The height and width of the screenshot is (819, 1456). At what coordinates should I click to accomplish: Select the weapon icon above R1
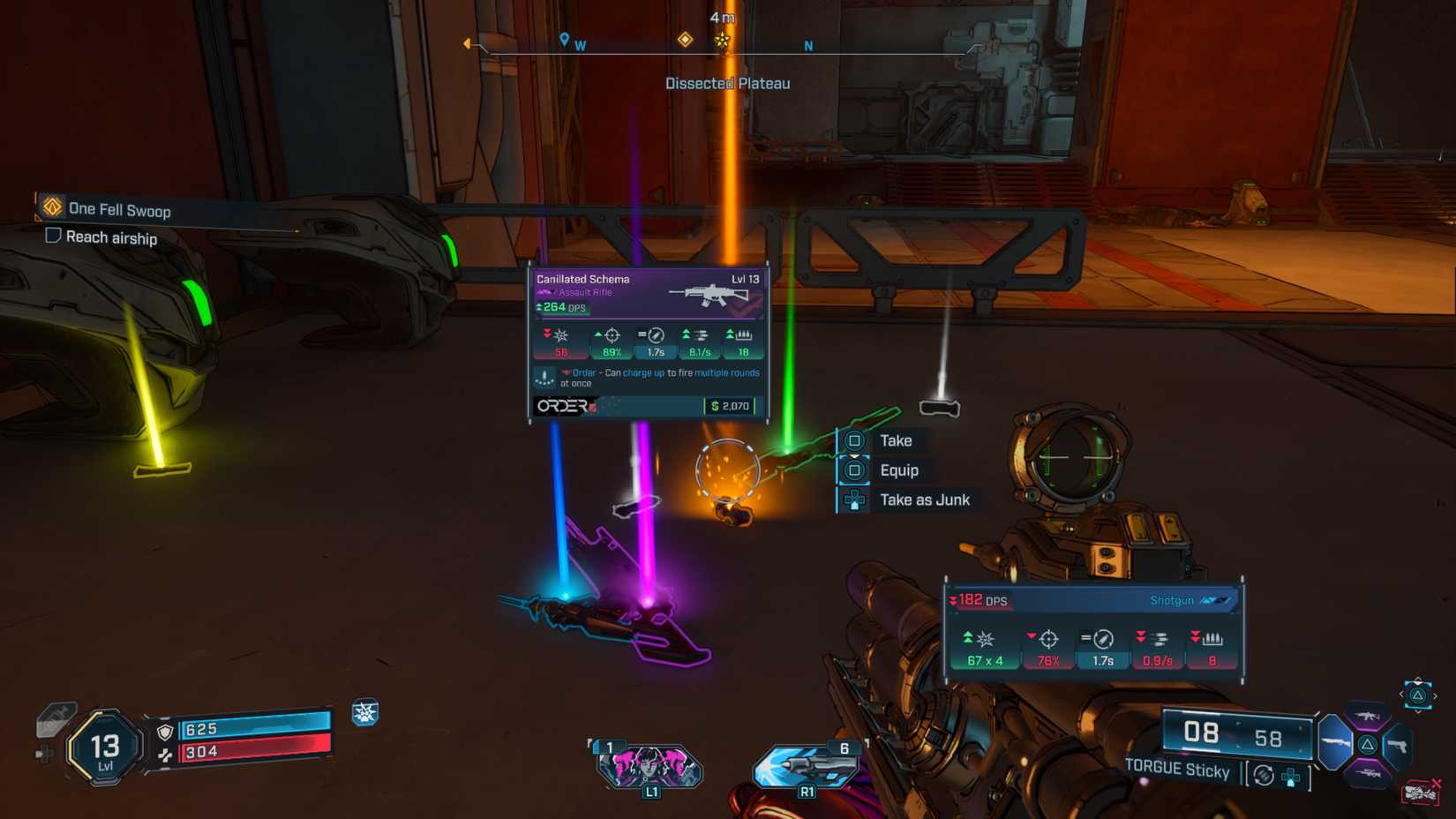[x=806, y=766]
